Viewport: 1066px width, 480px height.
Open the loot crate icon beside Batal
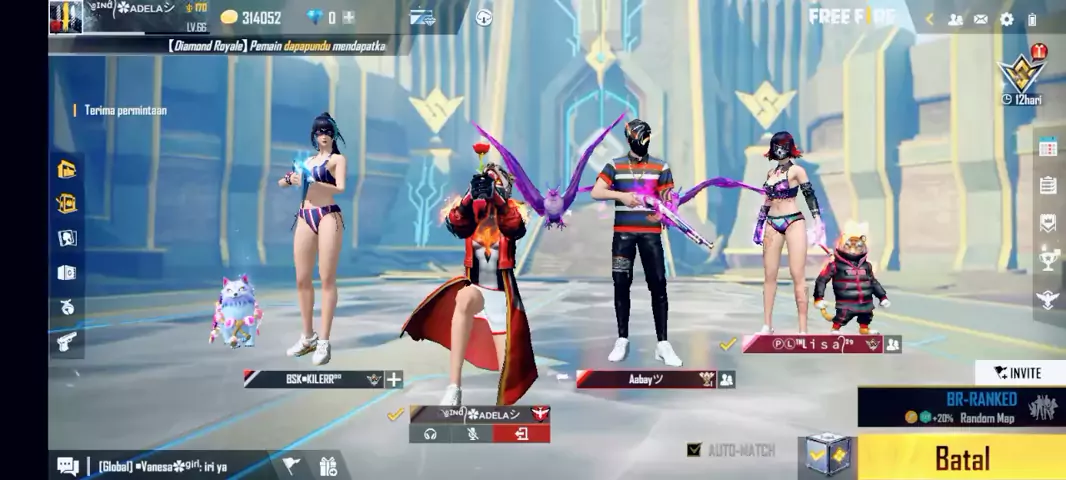coord(829,457)
